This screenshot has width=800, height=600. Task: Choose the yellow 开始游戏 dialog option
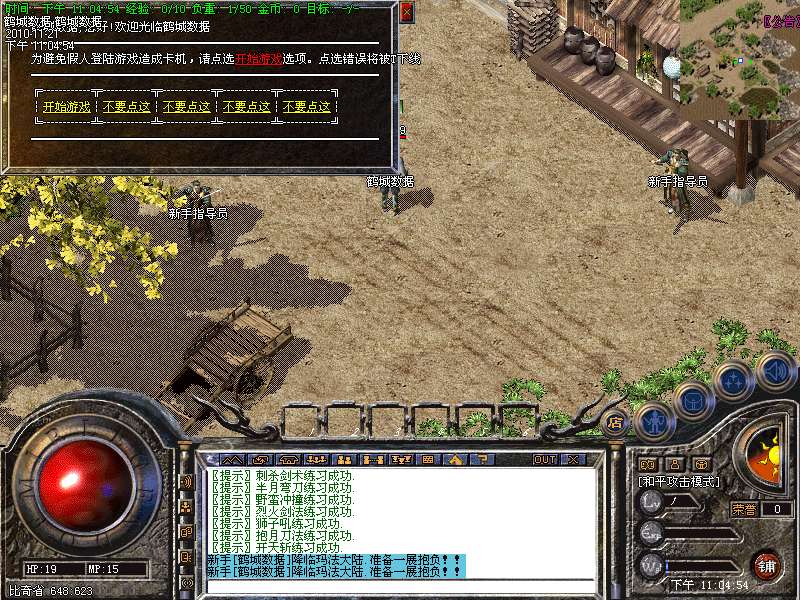click(66, 107)
